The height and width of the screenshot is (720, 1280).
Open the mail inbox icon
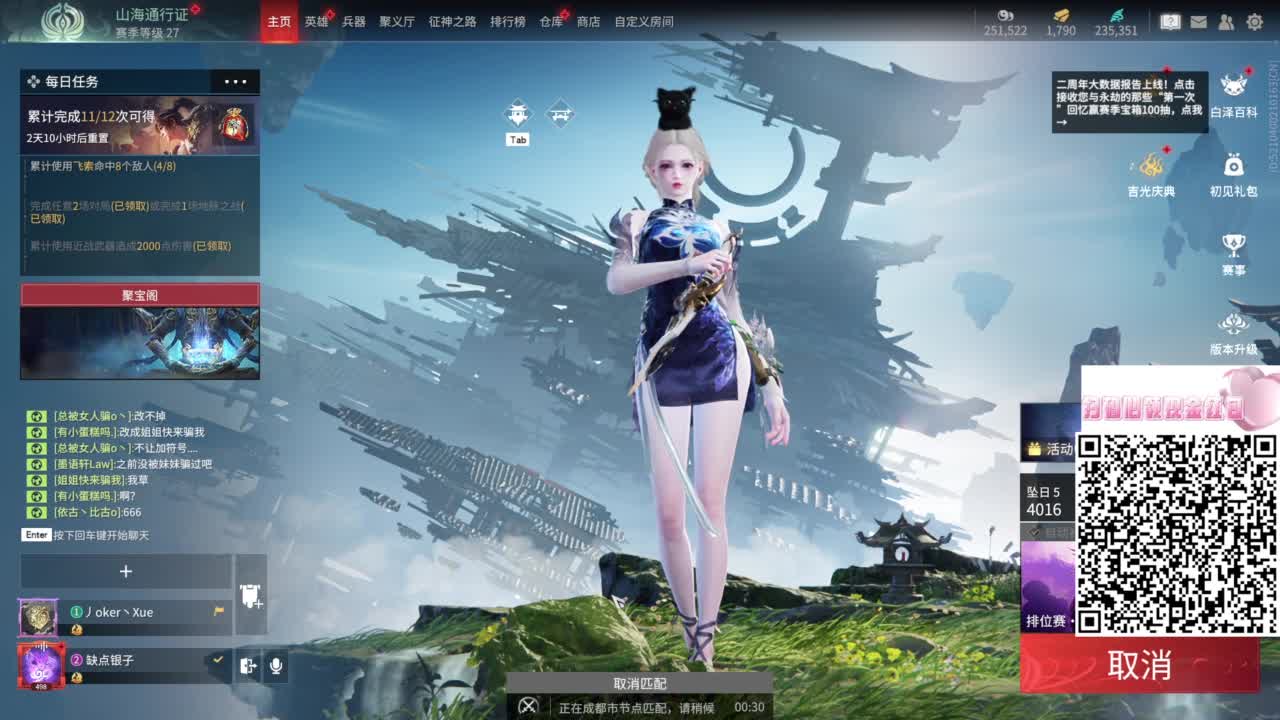(1197, 20)
